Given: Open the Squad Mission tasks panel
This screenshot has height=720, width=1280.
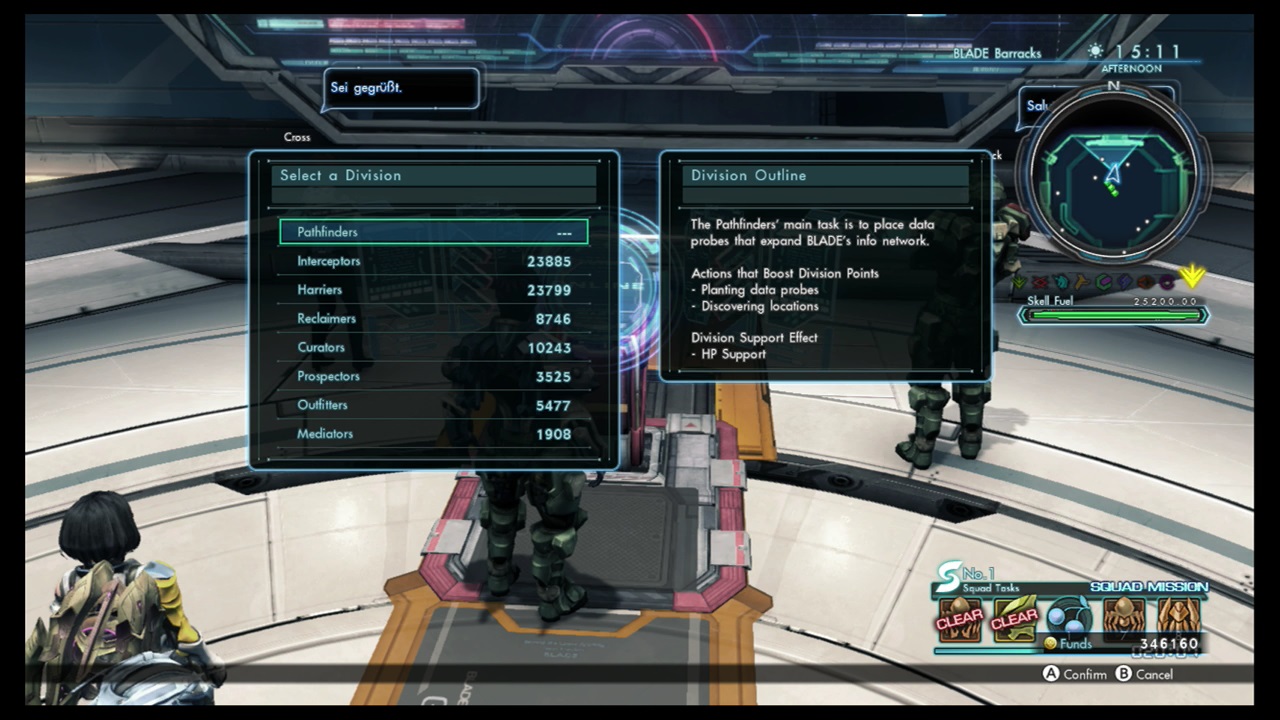Looking at the screenshot, I should point(1068,611).
